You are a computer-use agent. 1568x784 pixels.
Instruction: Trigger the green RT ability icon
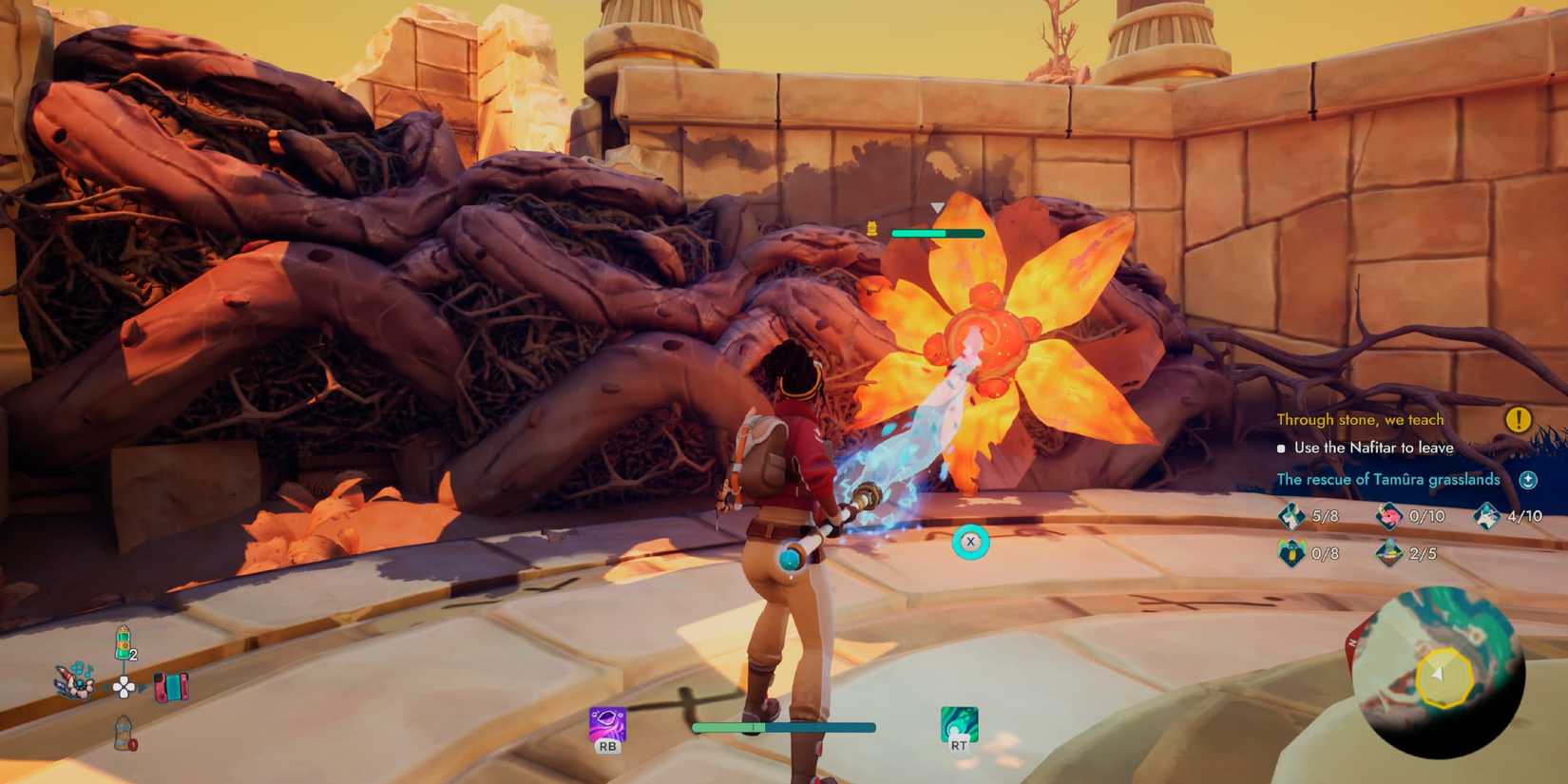(960, 722)
